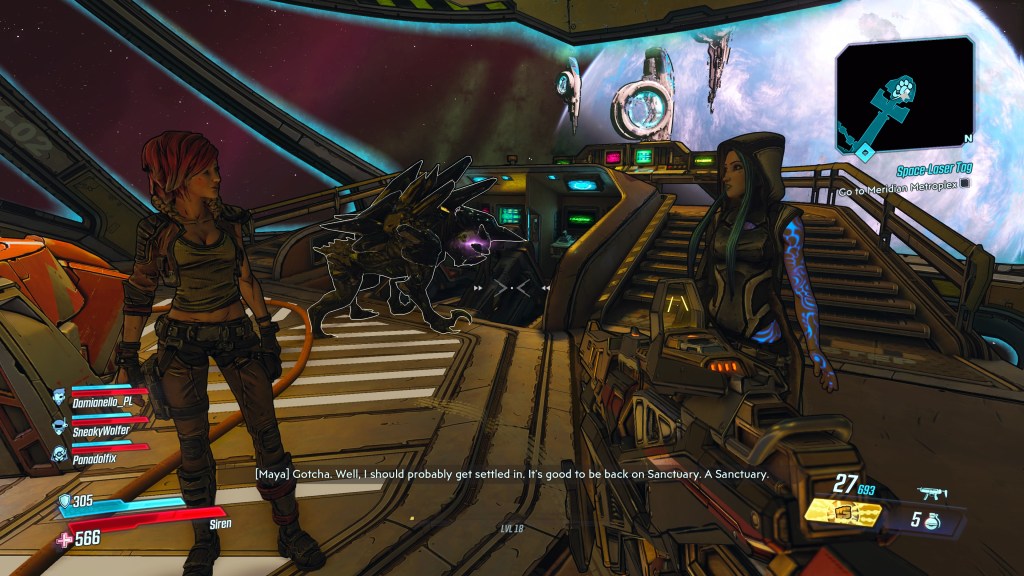Select the Space-Laser Tag quest title
1024x576 pixels.
click(931, 168)
